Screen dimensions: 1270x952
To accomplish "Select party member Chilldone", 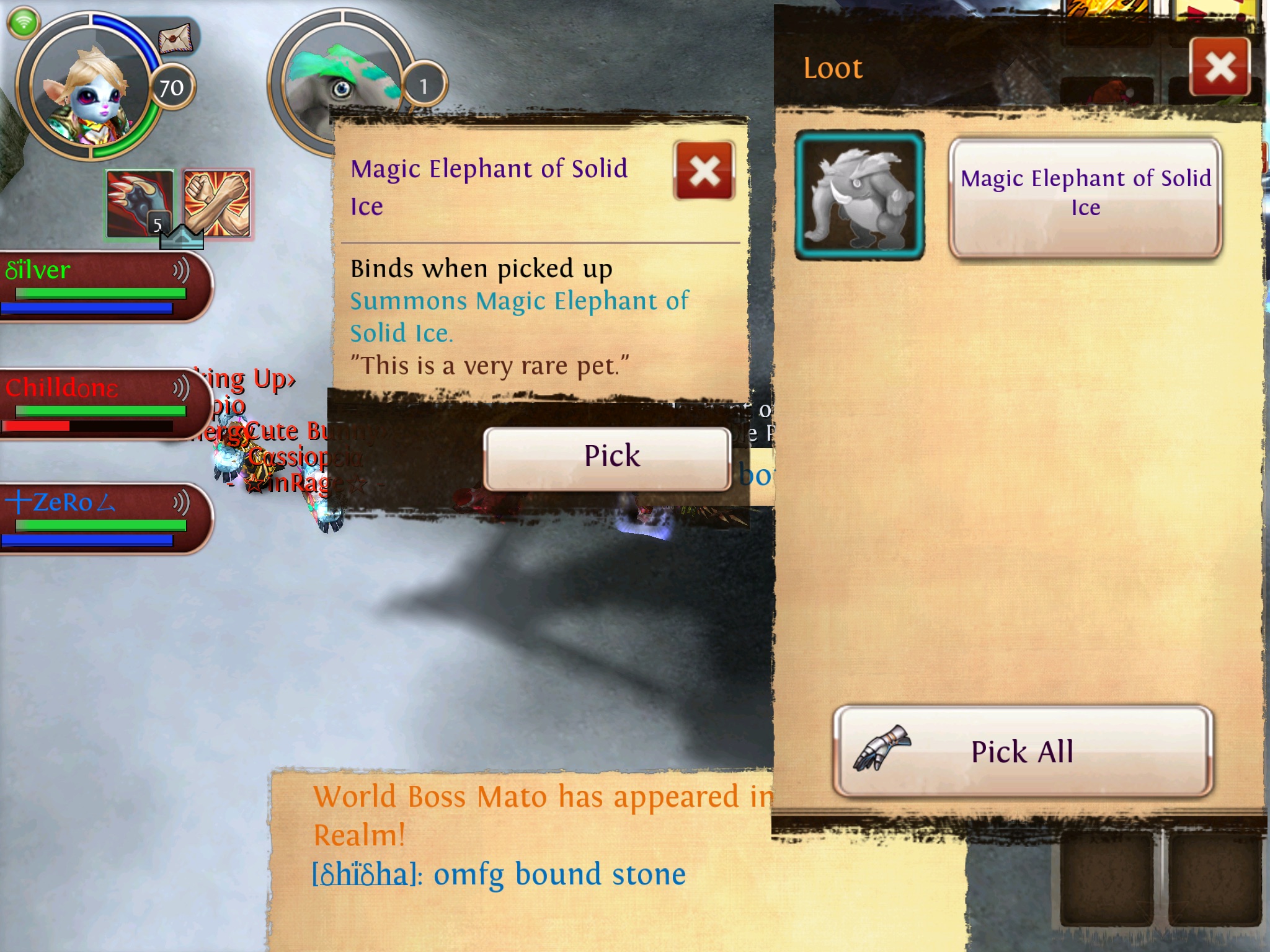I will click(99, 404).
